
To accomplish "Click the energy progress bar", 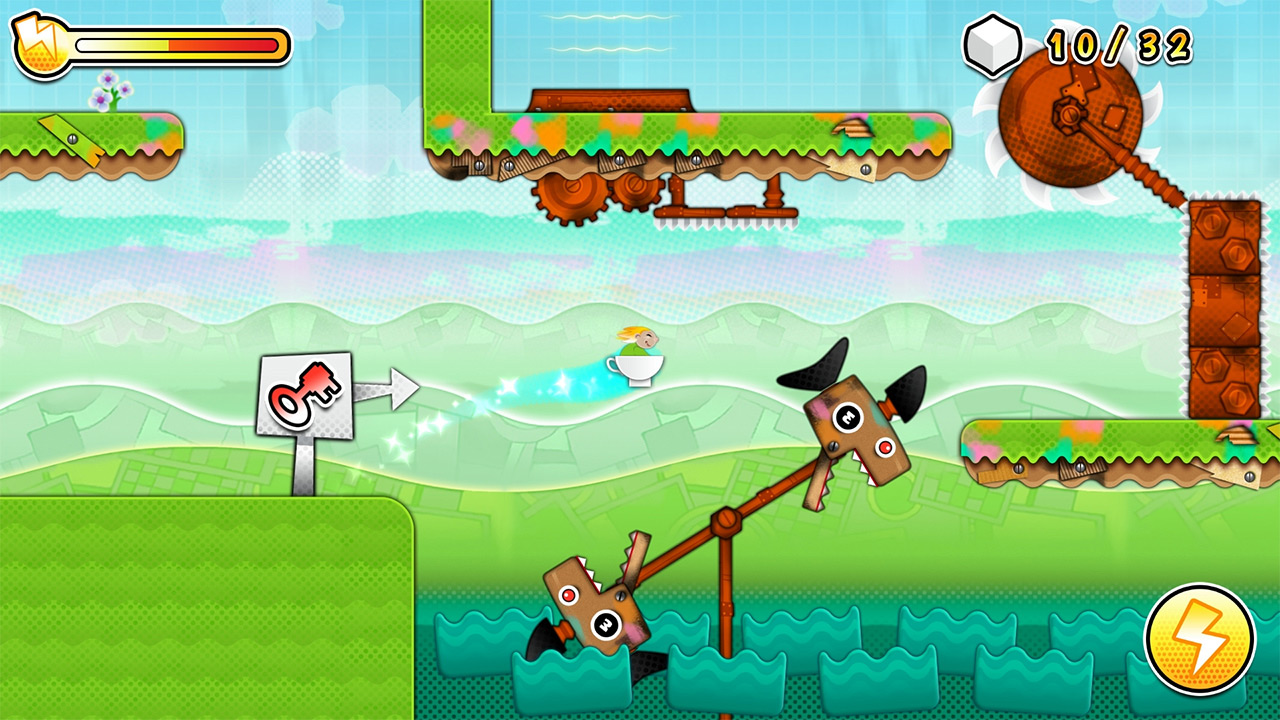I will [x=175, y=42].
